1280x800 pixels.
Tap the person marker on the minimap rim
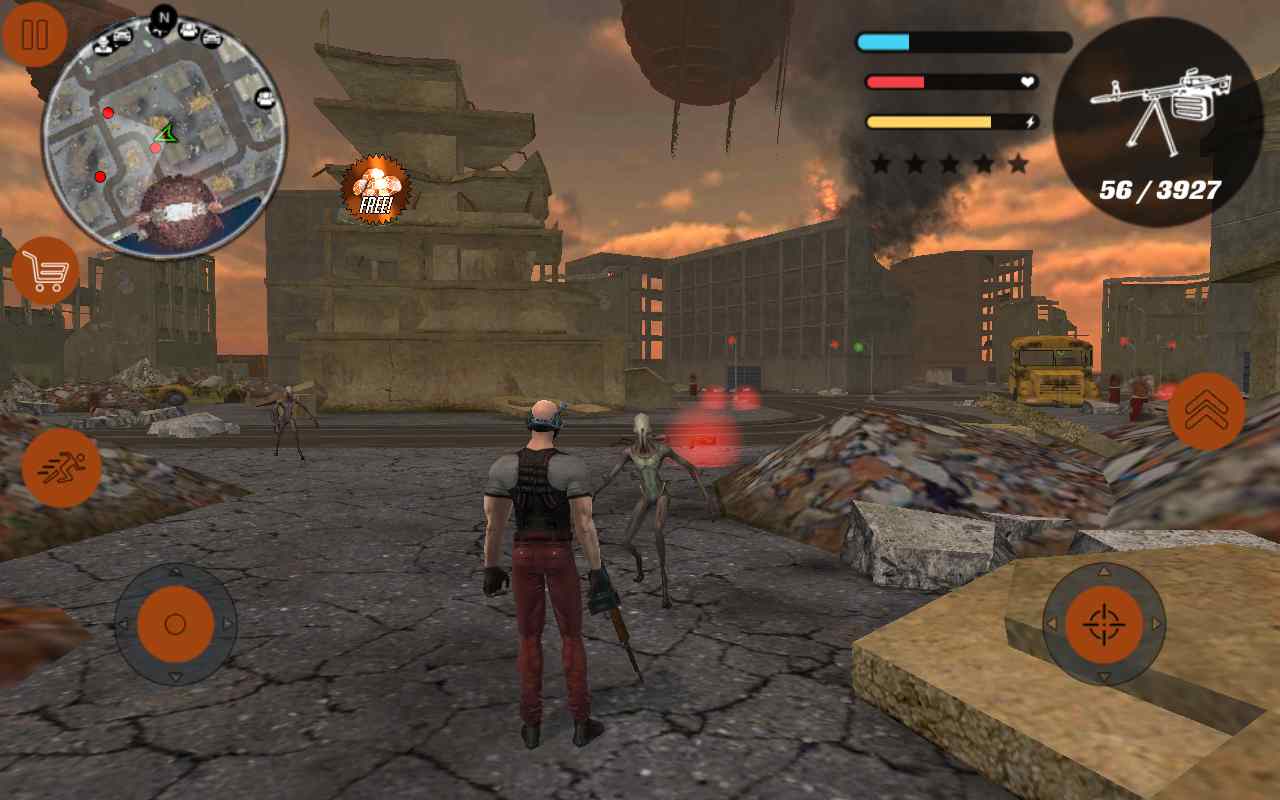[x=103, y=45]
